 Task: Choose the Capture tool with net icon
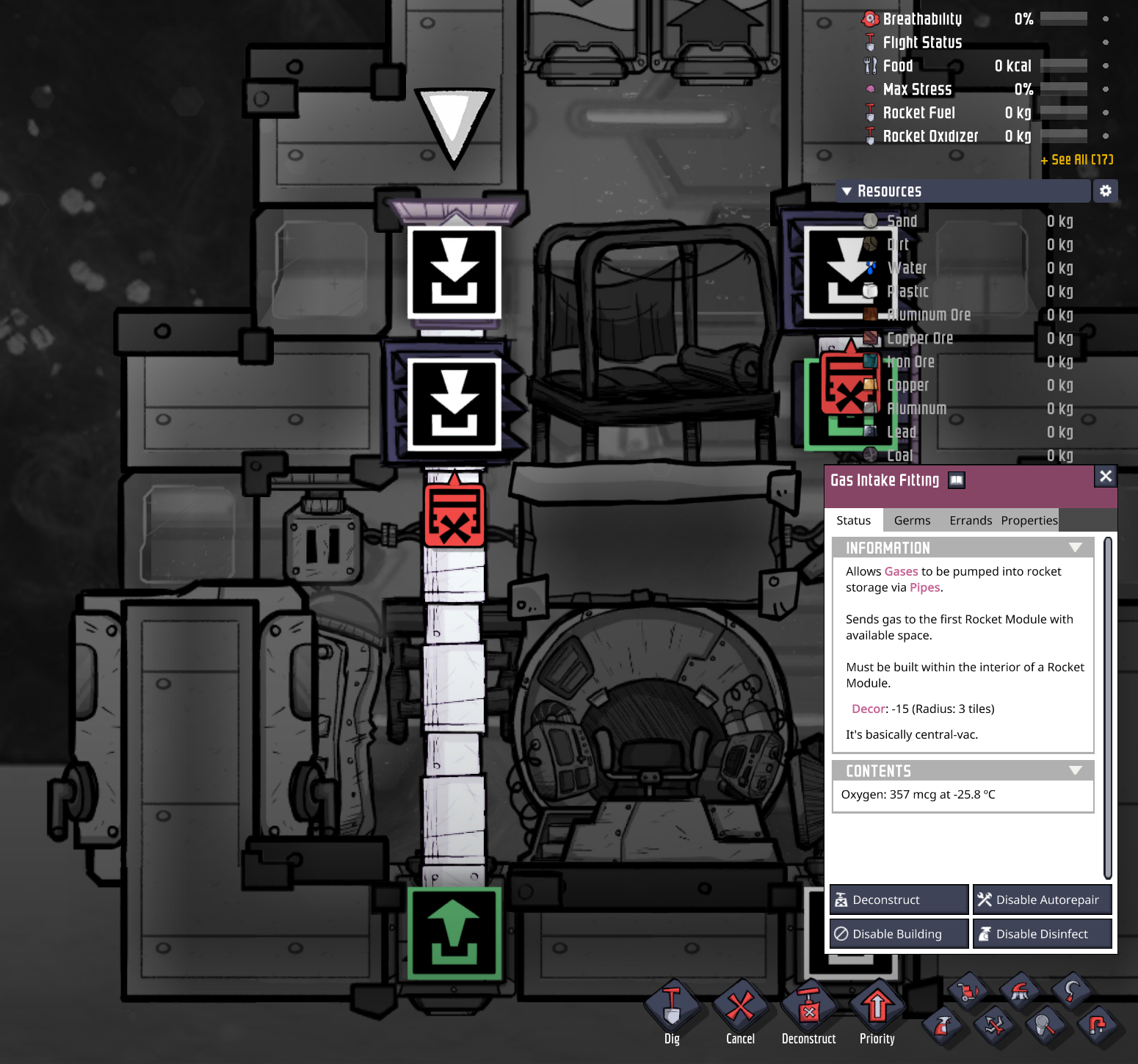click(1044, 1027)
